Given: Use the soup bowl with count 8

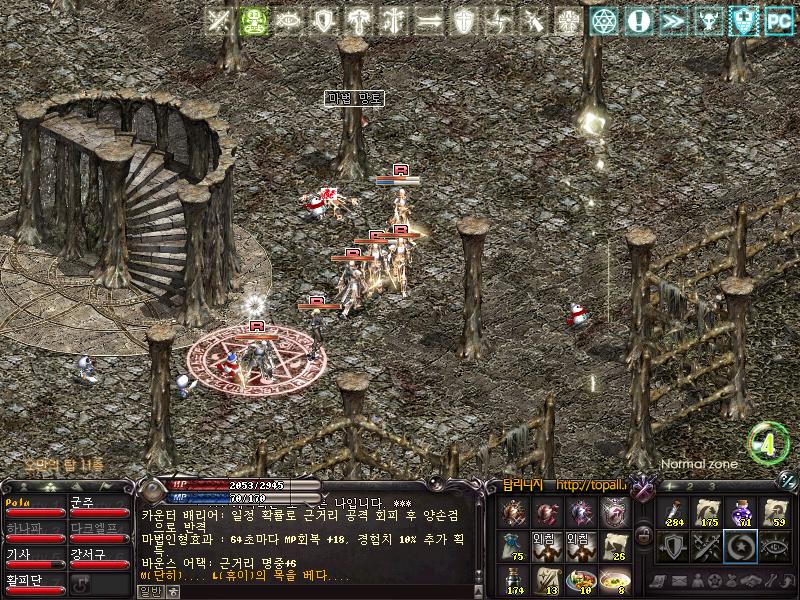Looking at the screenshot, I should coord(614,580).
